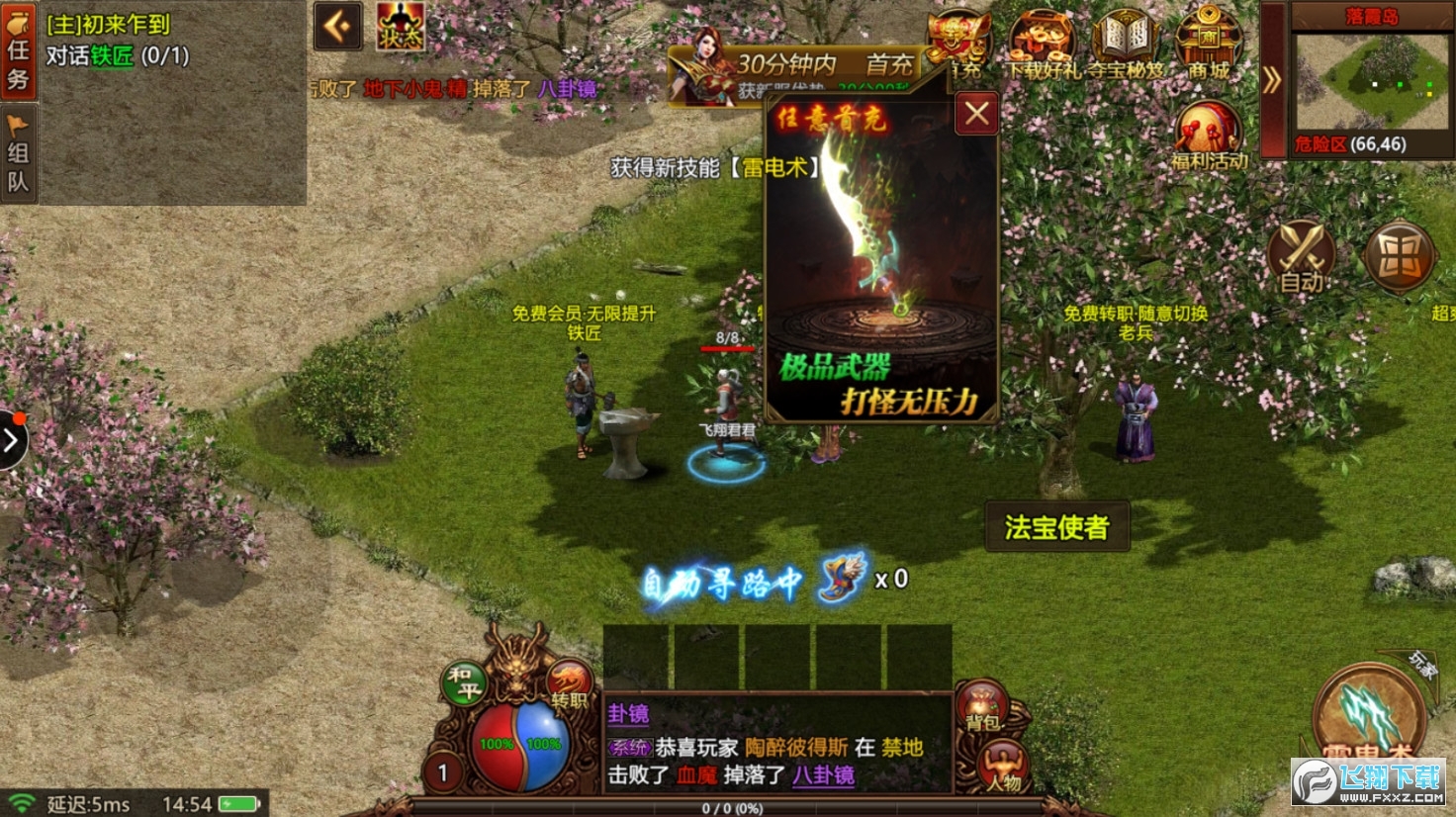Talk to the 法宝使者 NPC button

tap(1057, 527)
